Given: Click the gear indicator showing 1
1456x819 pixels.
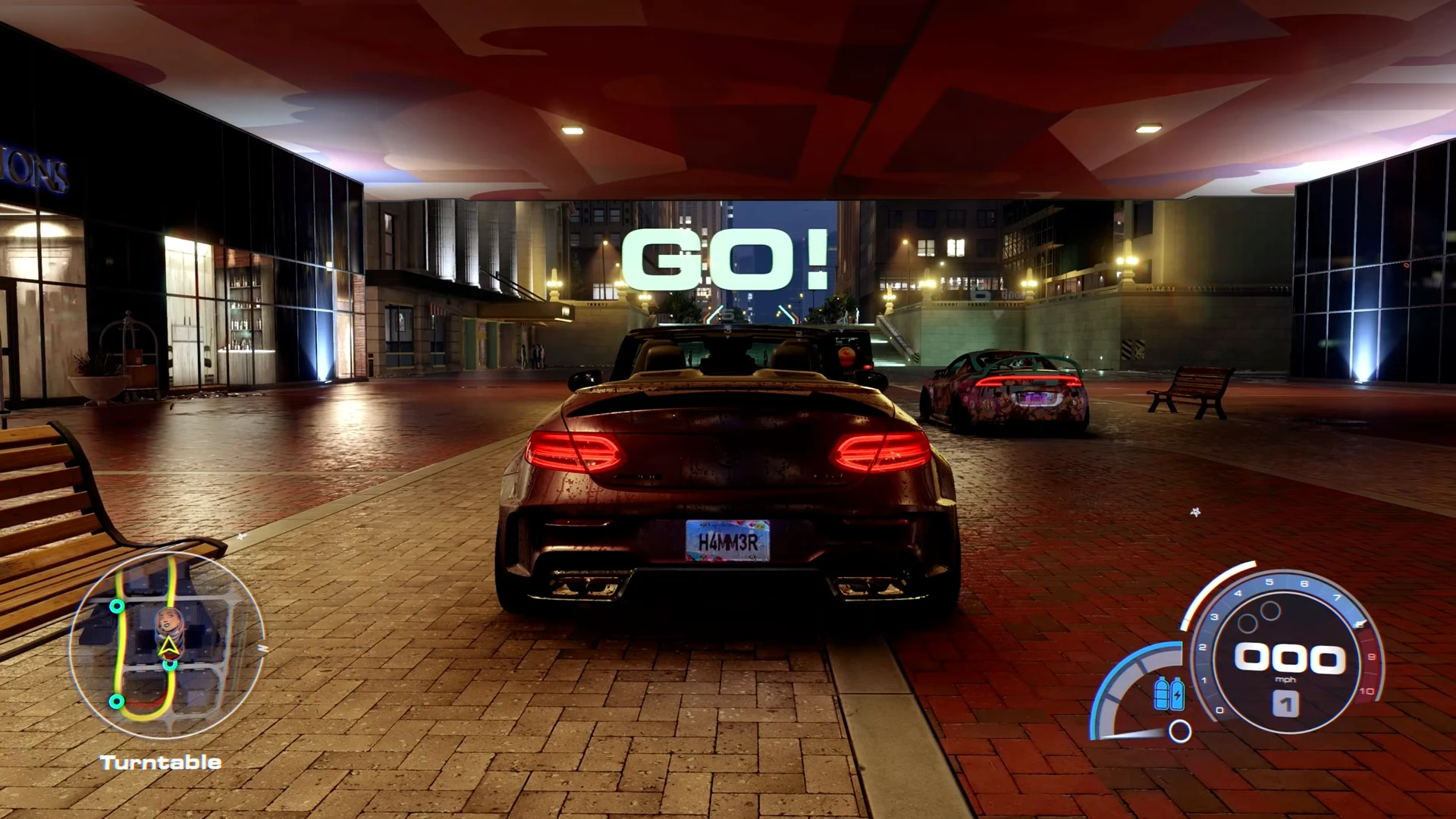Looking at the screenshot, I should 1285,705.
